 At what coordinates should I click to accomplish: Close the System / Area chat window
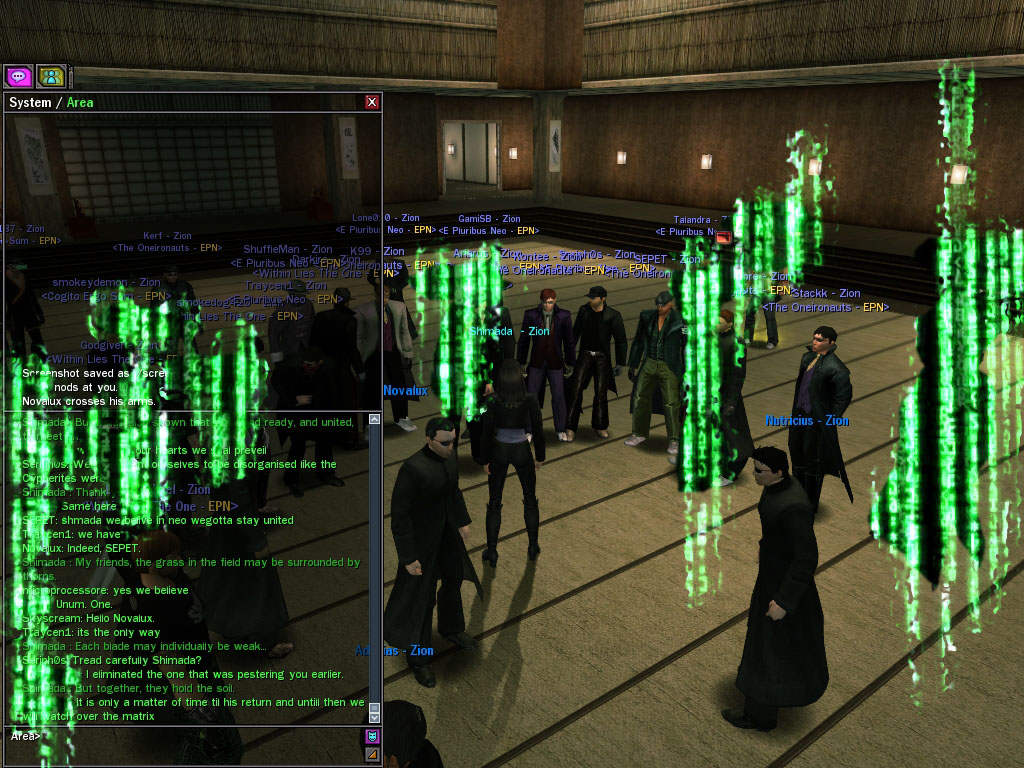click(x=372, y=102)
